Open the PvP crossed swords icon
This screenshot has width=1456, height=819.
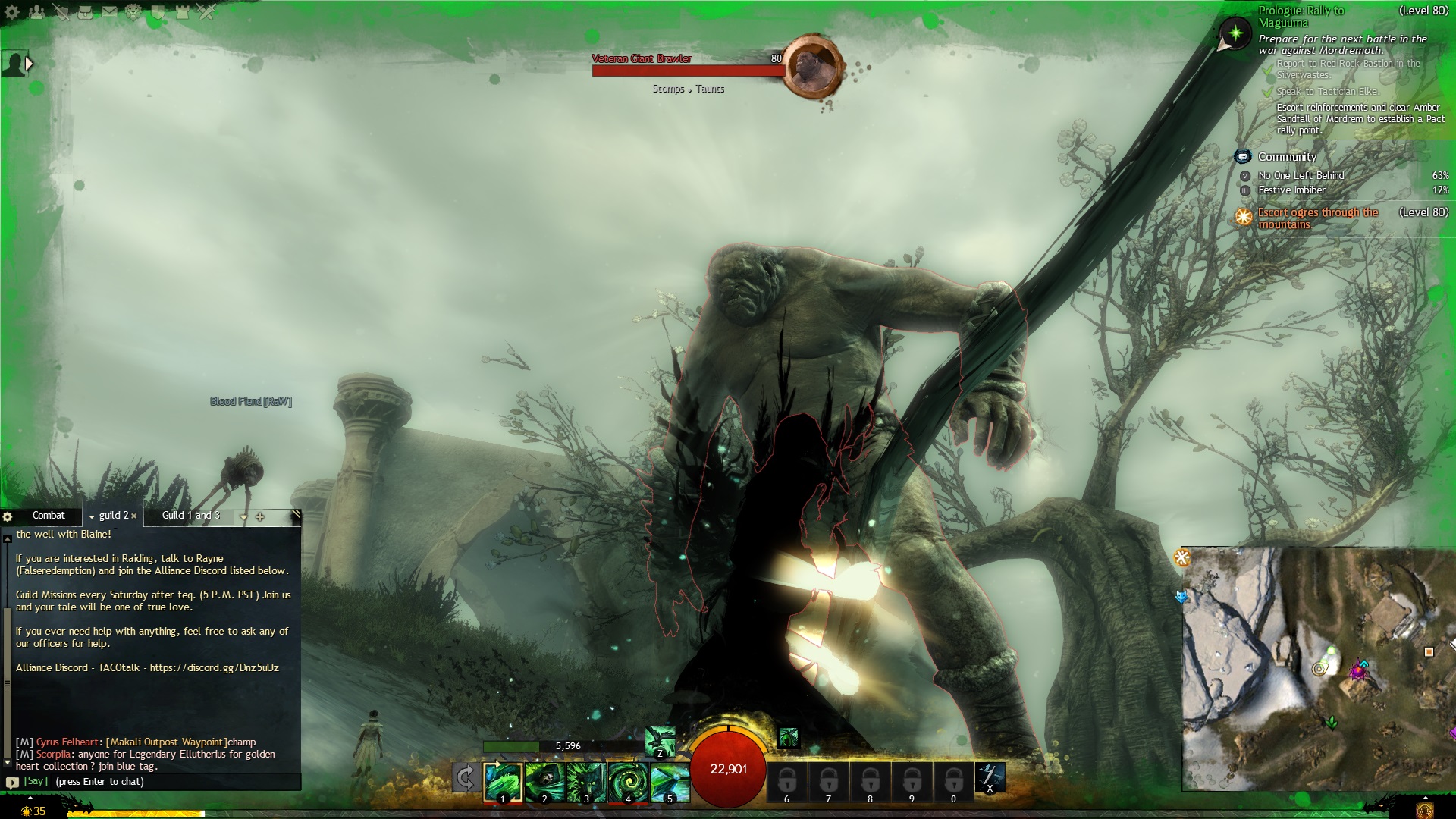tap(206, 11)
